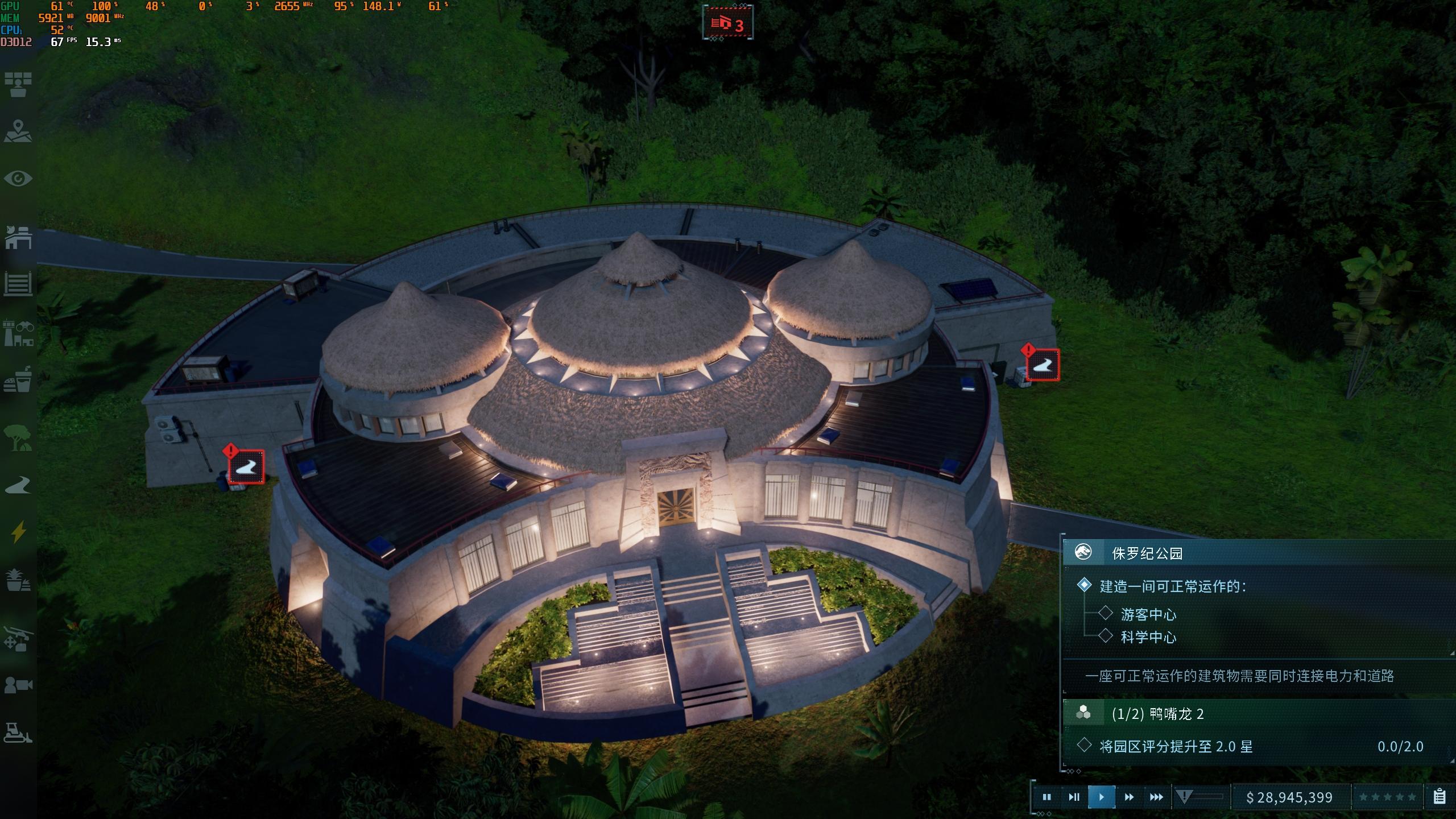Click the play/pause step speed button

[1074, 797]
